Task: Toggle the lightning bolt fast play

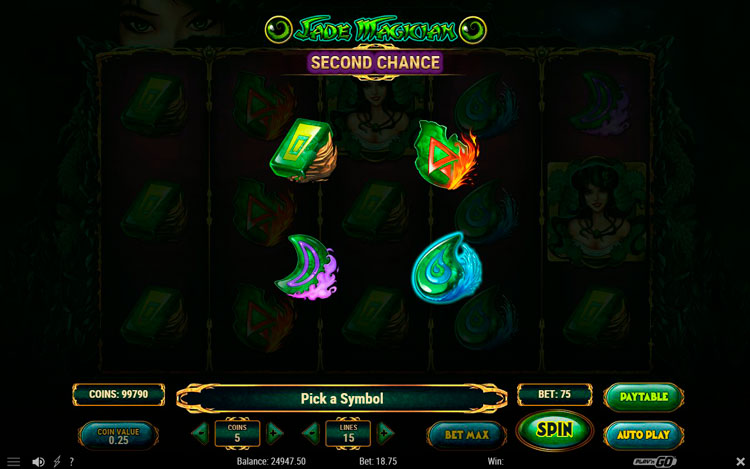Action: [x=56, y=462]
